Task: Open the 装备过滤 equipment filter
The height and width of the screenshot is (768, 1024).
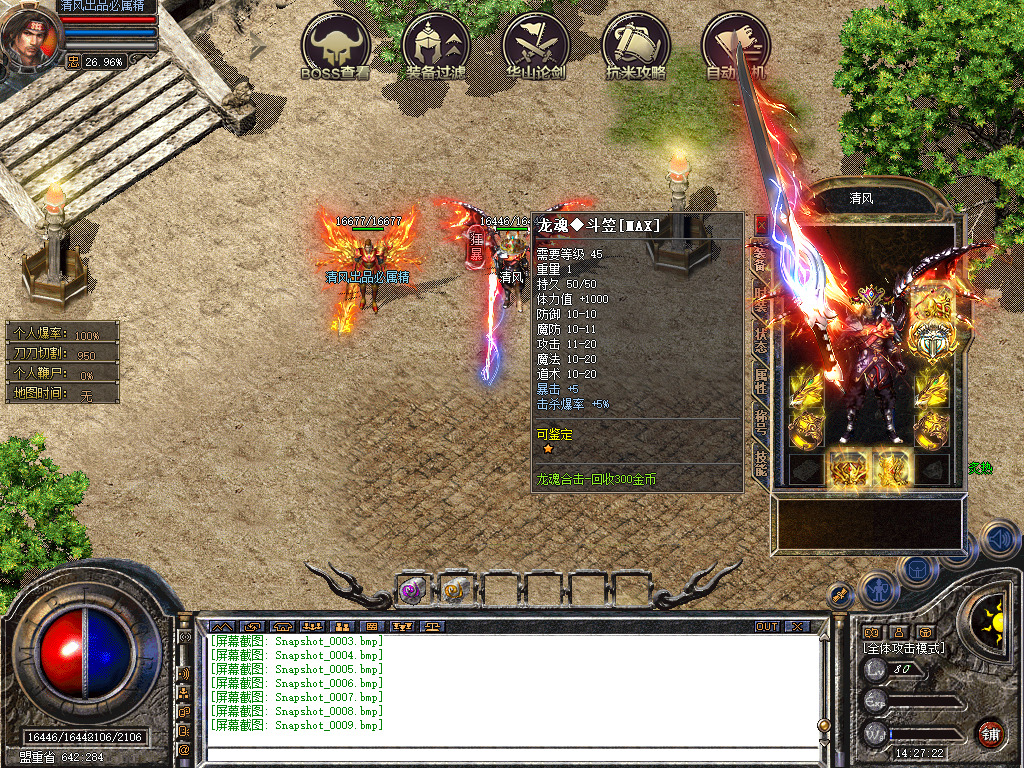Action: pyautogui.click(x=436, y=46)
